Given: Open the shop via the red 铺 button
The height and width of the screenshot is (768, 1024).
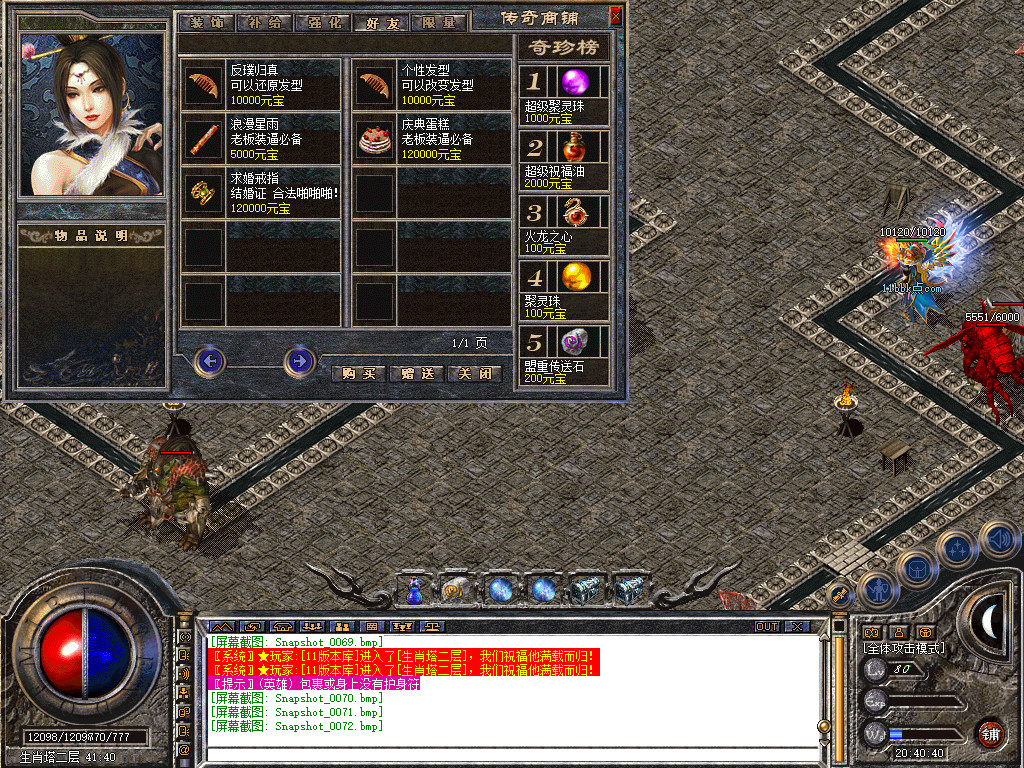Looking at the screenshot, I should [x=990, y=732].
